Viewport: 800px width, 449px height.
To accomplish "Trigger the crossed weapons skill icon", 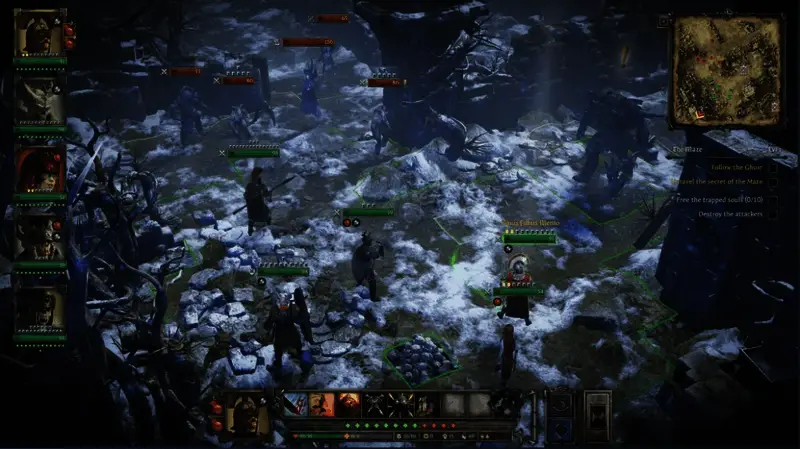I will 374,404.
